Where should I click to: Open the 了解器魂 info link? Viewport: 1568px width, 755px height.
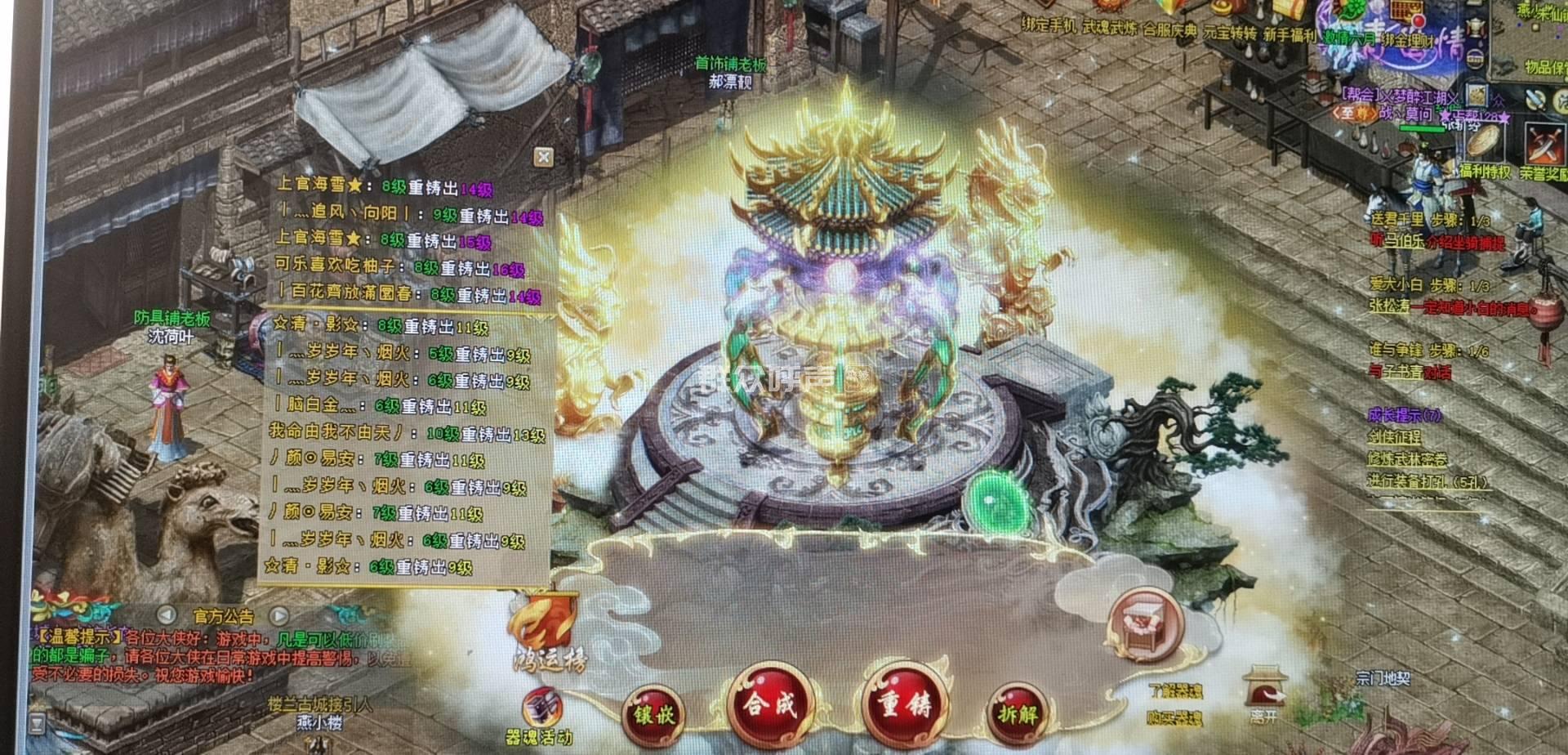coord(1175,691)
